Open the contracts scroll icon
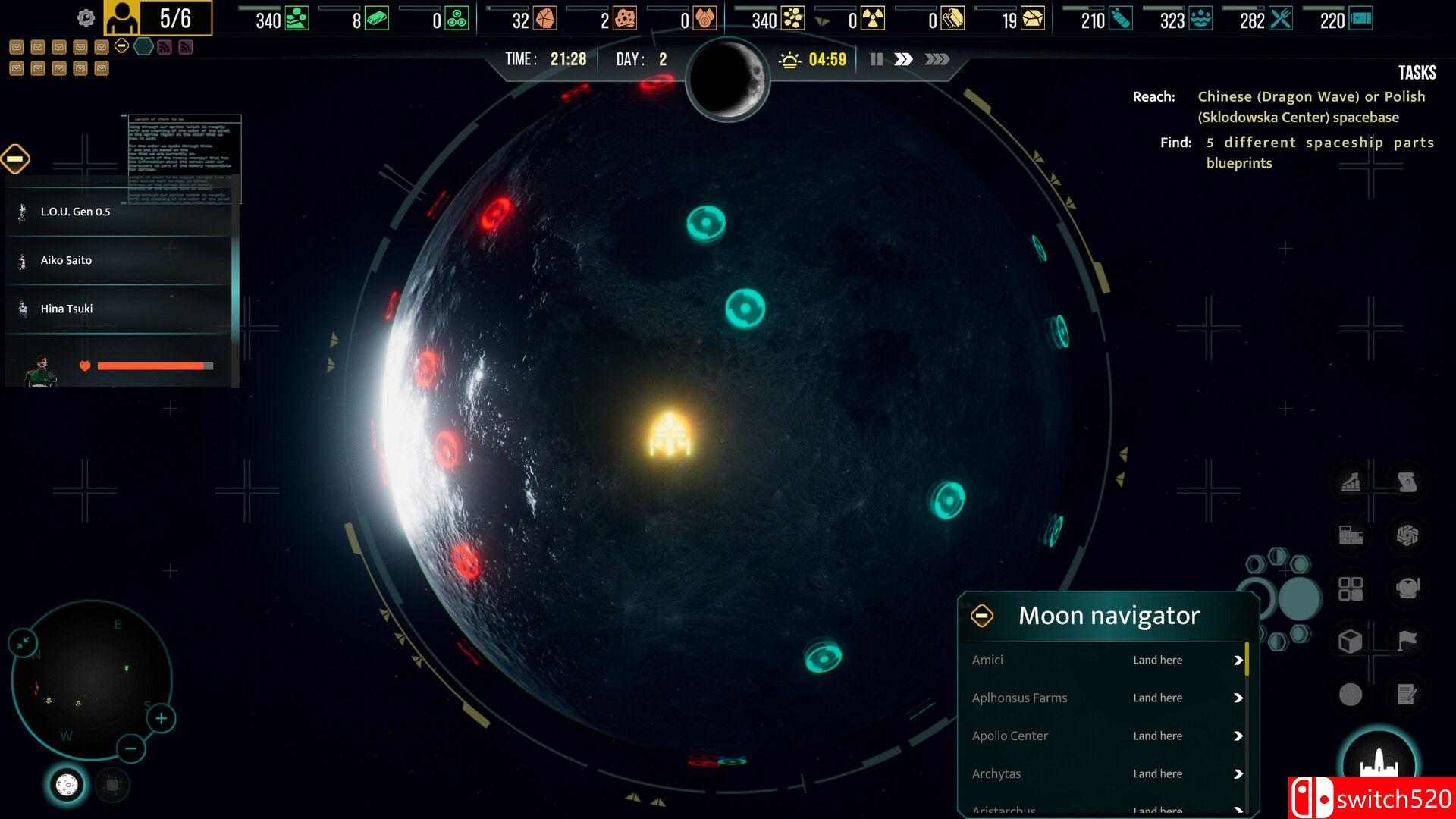The width and height of the screenshot is (1456, 819). (x=1407, y=482)
